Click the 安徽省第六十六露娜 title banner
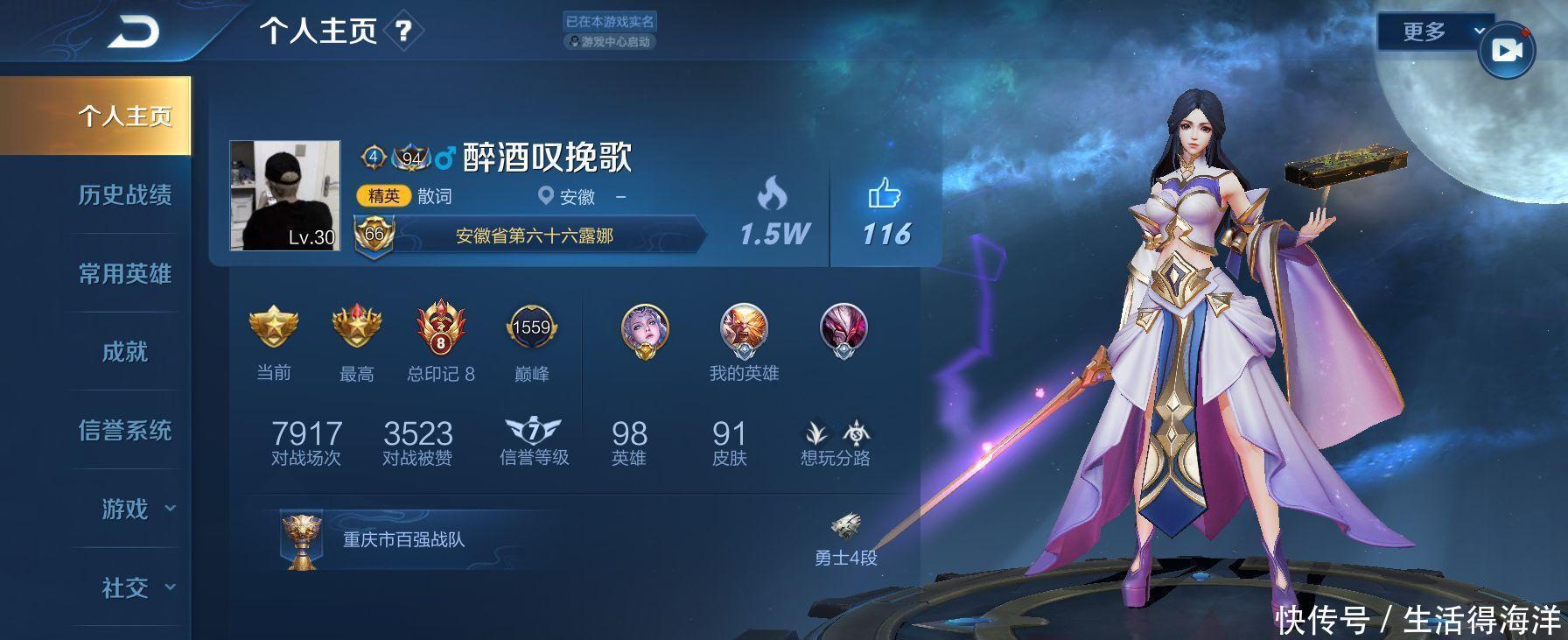The height and width of the screenshot is (640, 1568). [536, 236]
